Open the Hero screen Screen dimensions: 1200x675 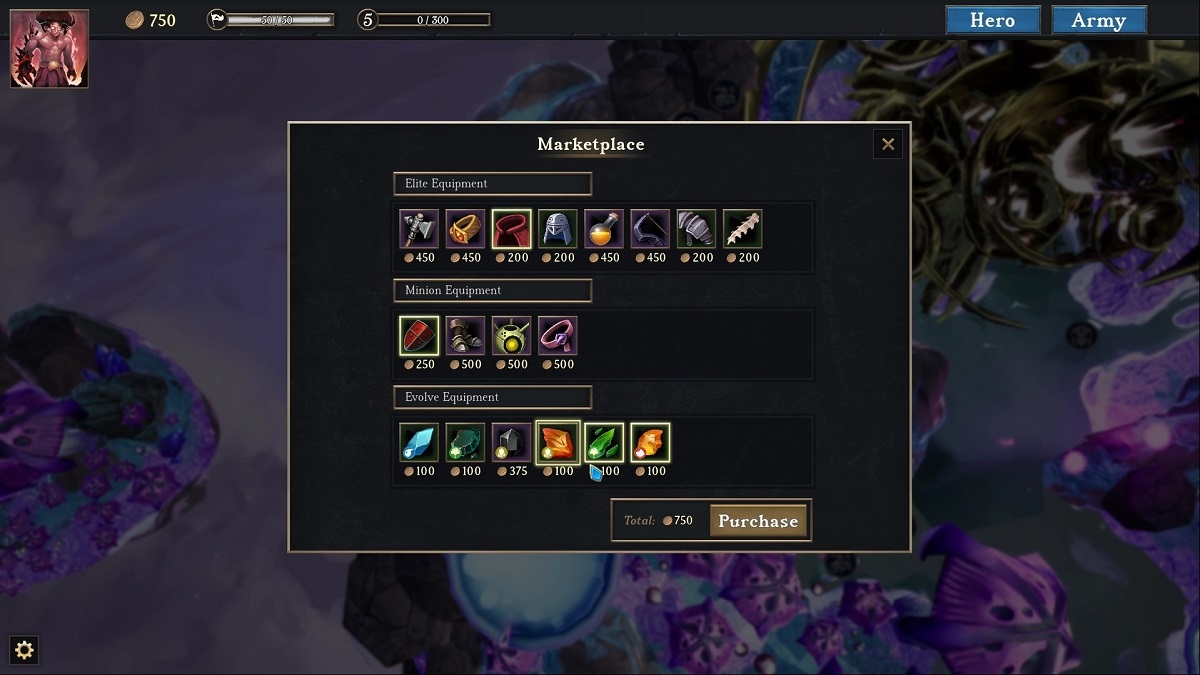tap(992, 20)
